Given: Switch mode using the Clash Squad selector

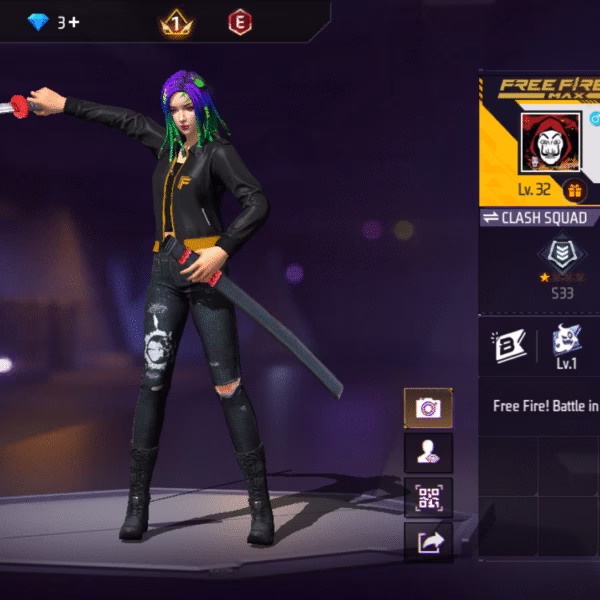Looking at the screenshot, I should coord(540,217).
